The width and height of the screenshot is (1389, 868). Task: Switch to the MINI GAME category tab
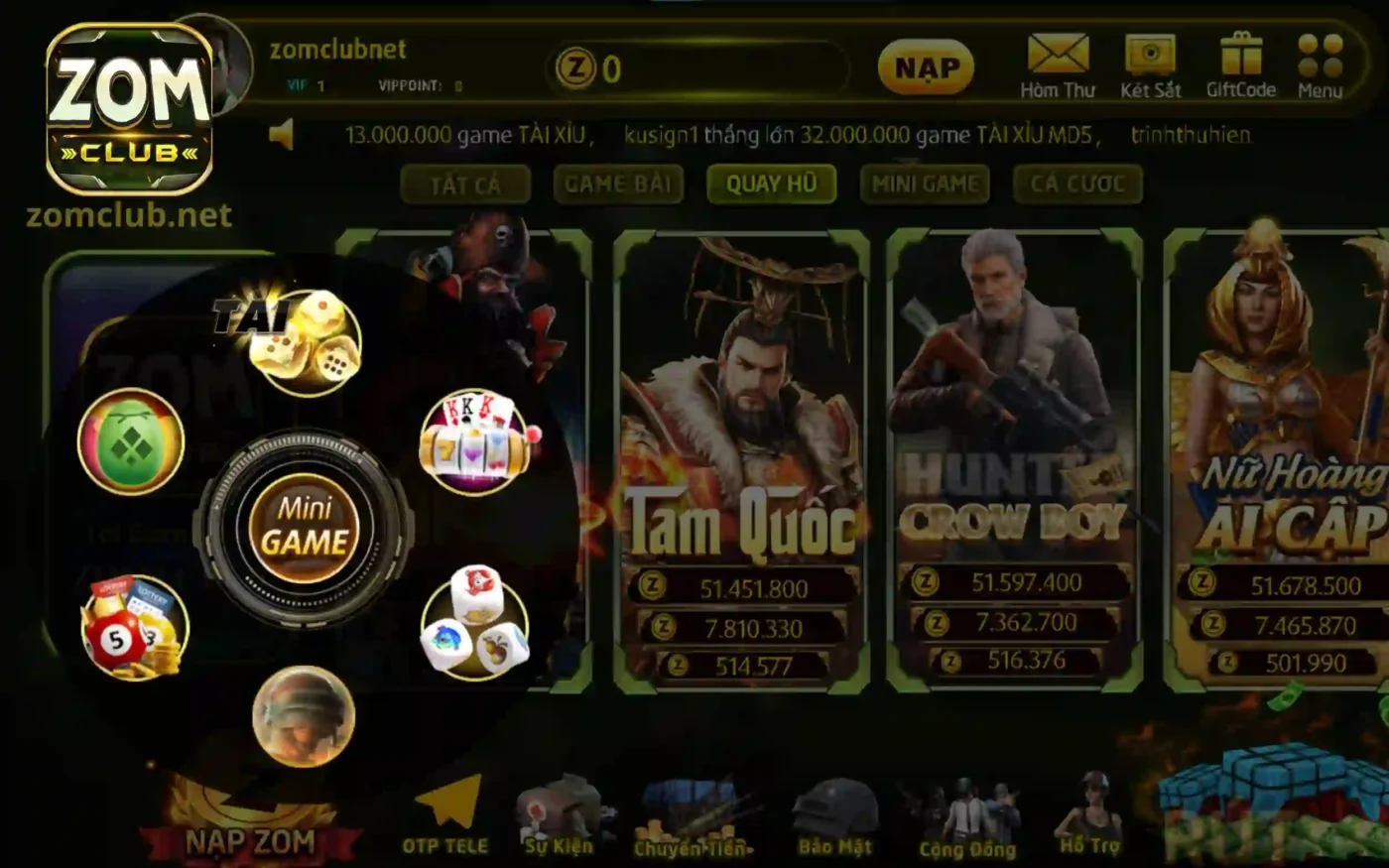[925, 184]
